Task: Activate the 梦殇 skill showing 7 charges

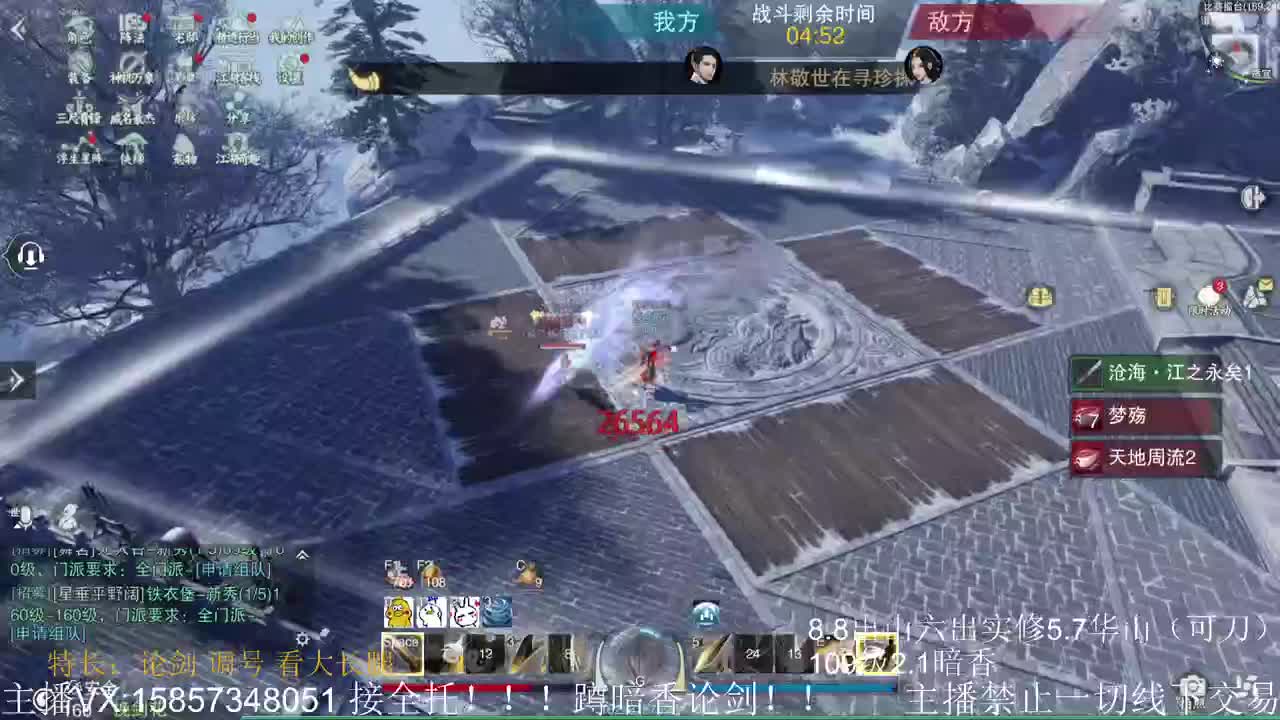Action: pos(1145,417)
